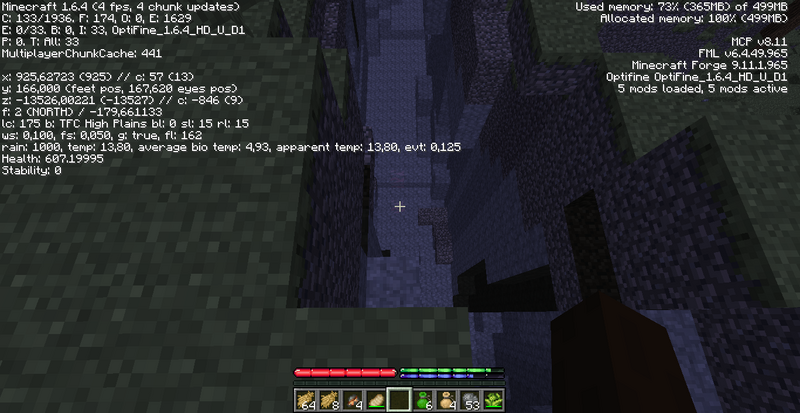Select the straw stack of 8
This screenshot has width=800, height=413.
click(329, 398)
